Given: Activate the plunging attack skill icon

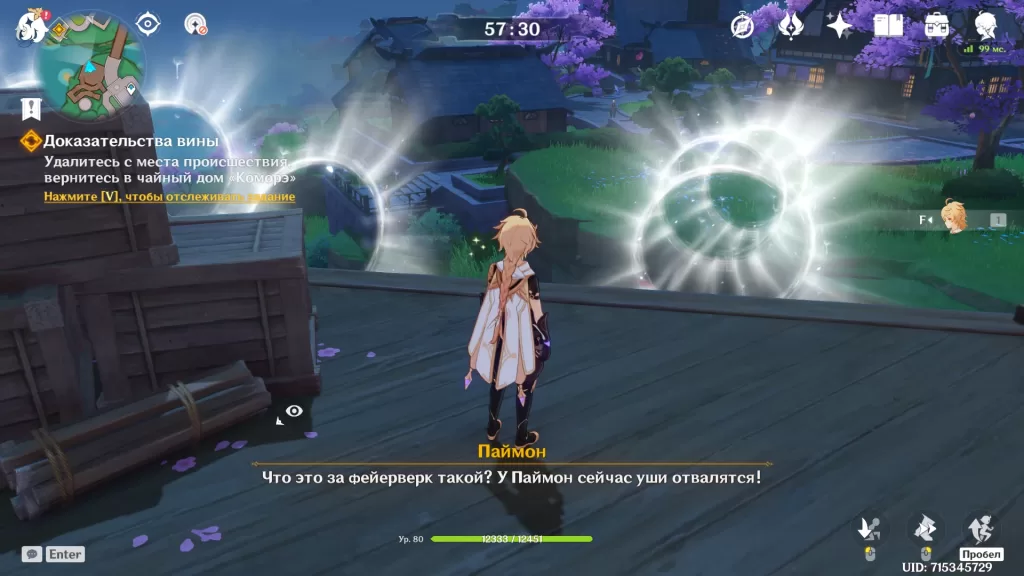Looking at the screenshot, I should click(870, 528).
